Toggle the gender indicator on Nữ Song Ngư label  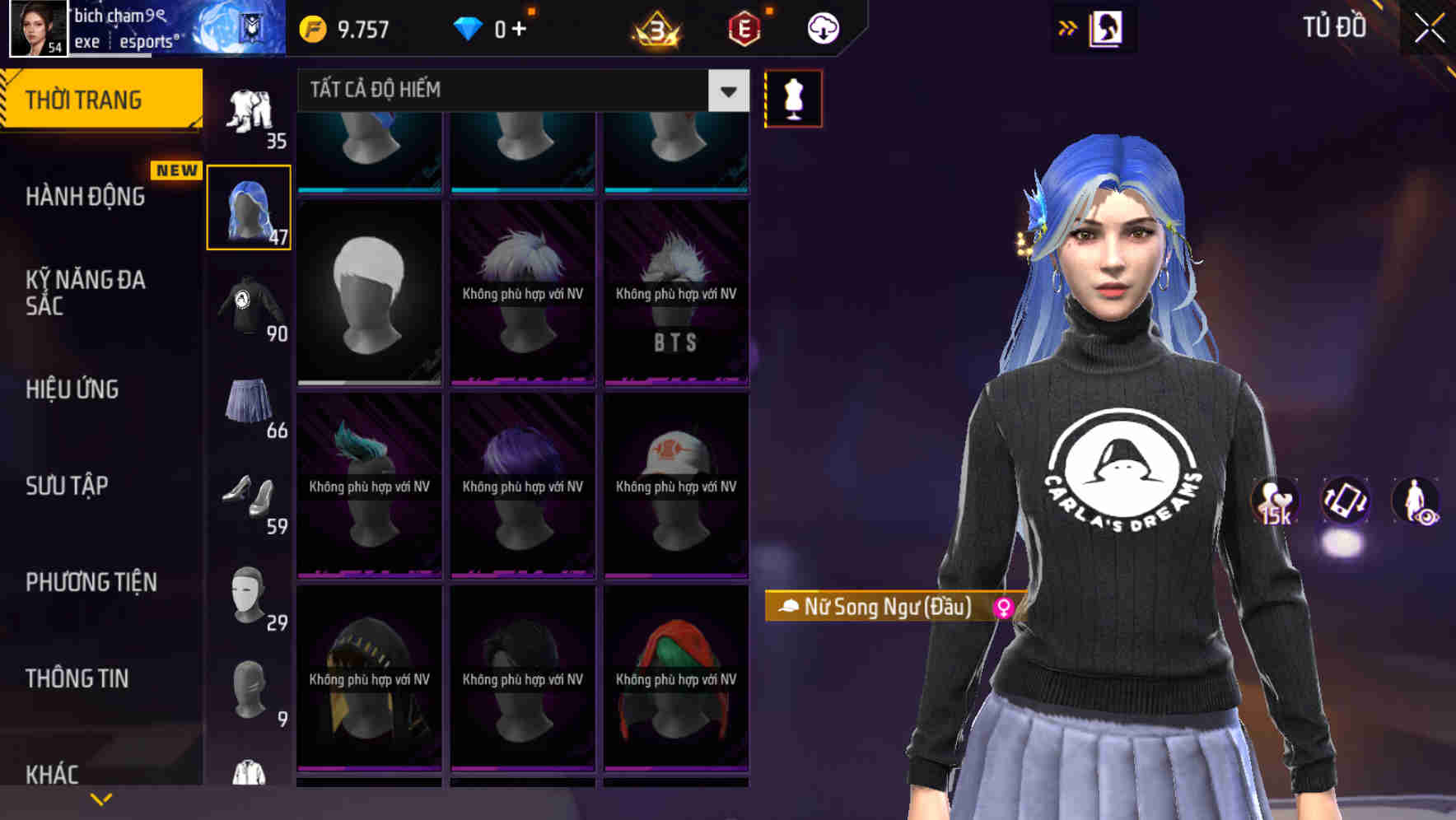click(x=1005, y=607)
